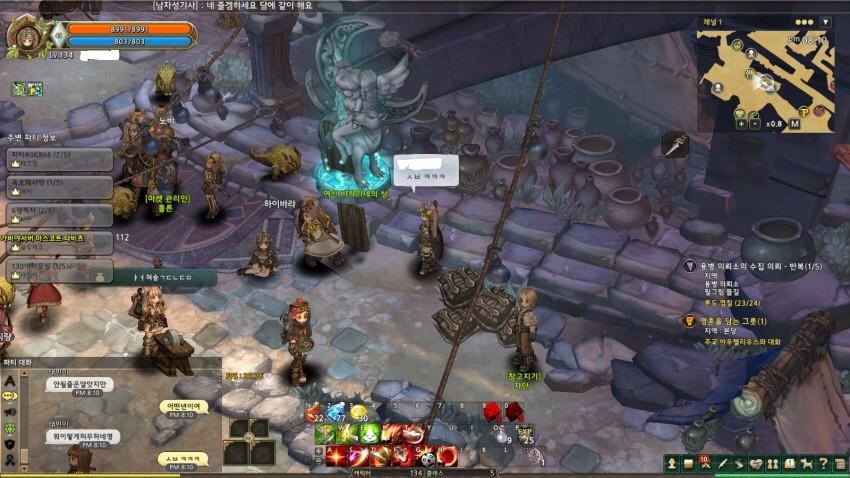Zoom in the minimap with the plus button
Viewport: 850px width, 478px height.
pos(741,124)
